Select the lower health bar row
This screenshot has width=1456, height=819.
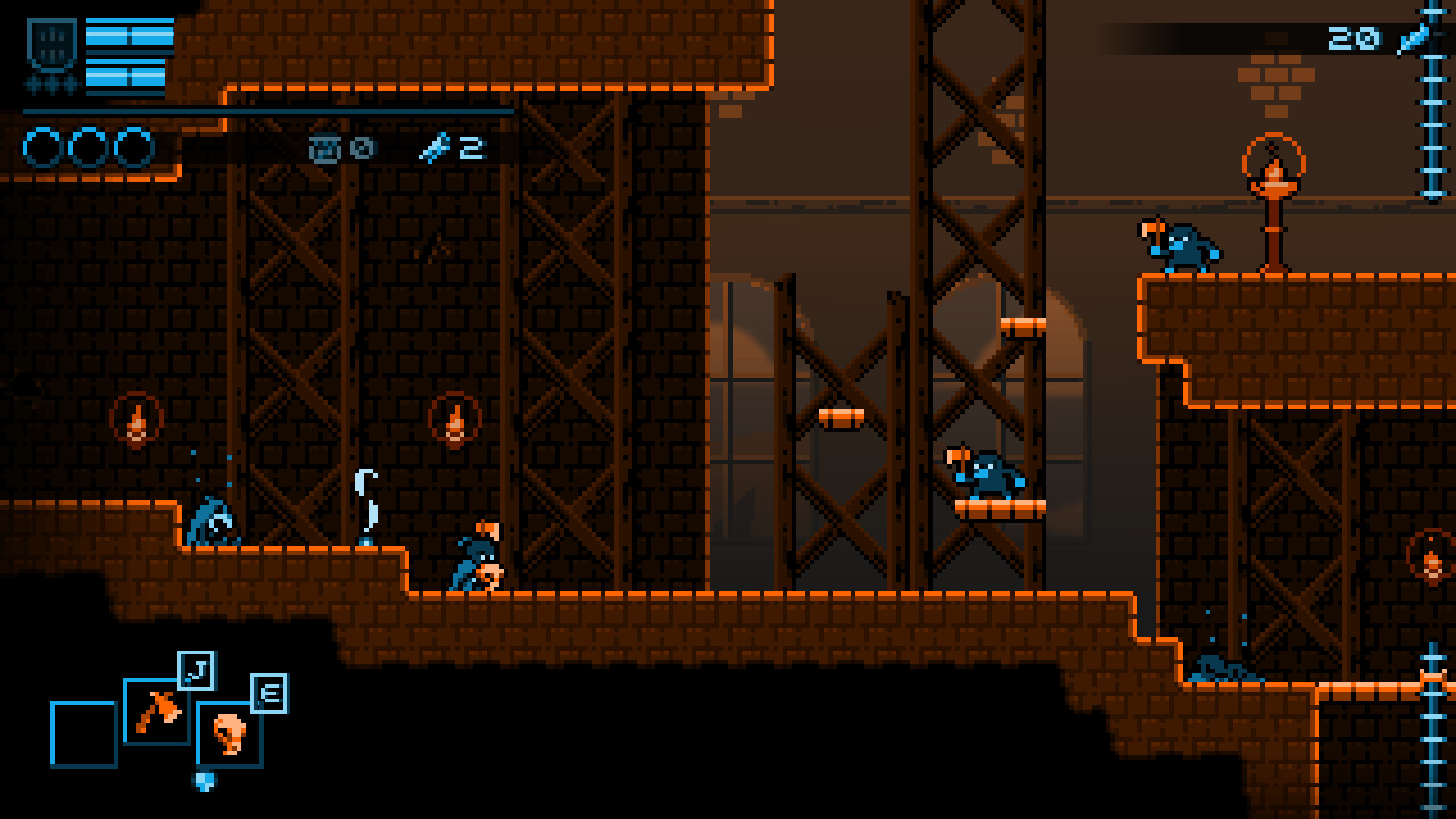pos(127,76)
